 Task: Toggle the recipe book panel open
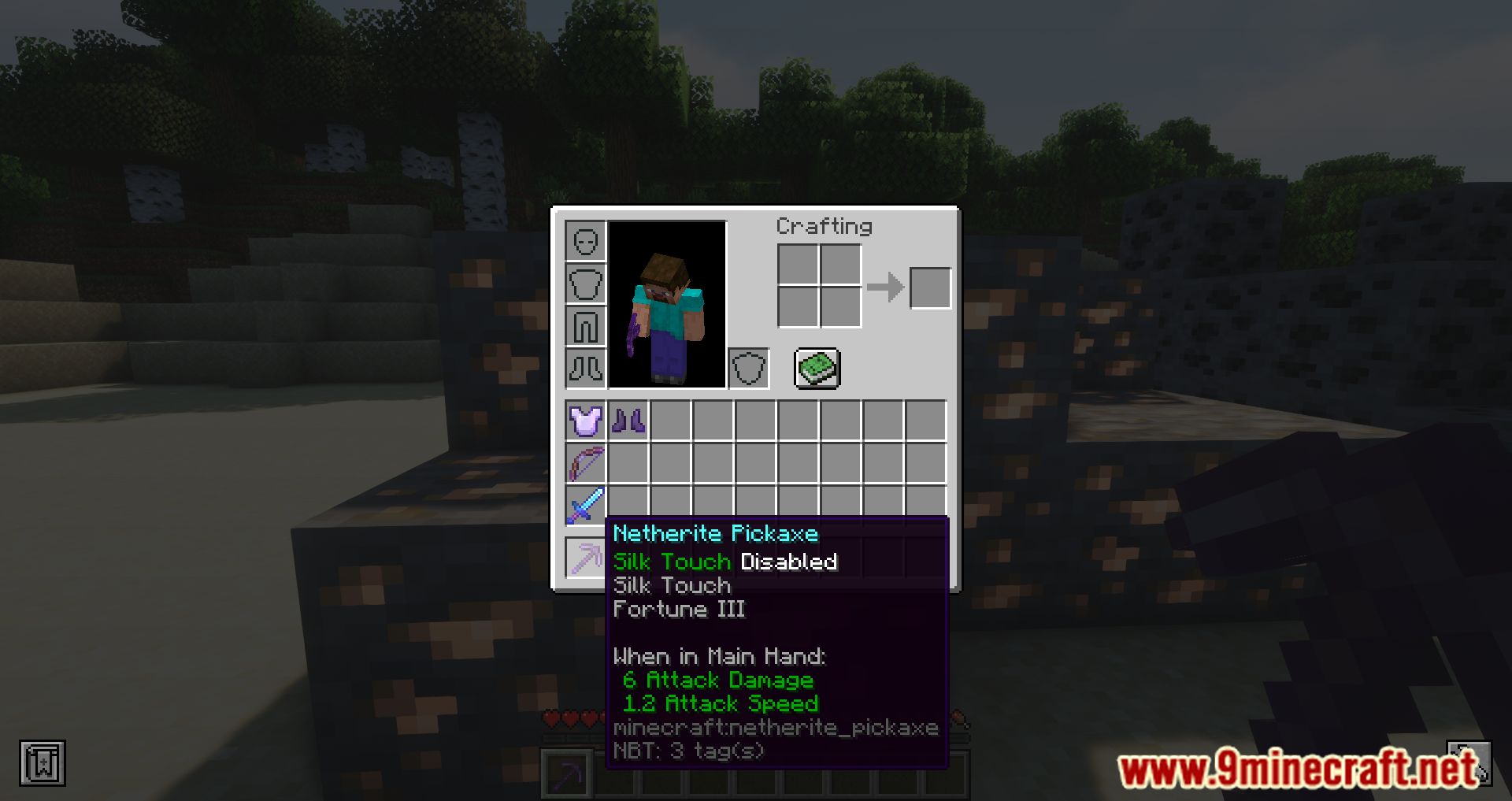(816, 368)
